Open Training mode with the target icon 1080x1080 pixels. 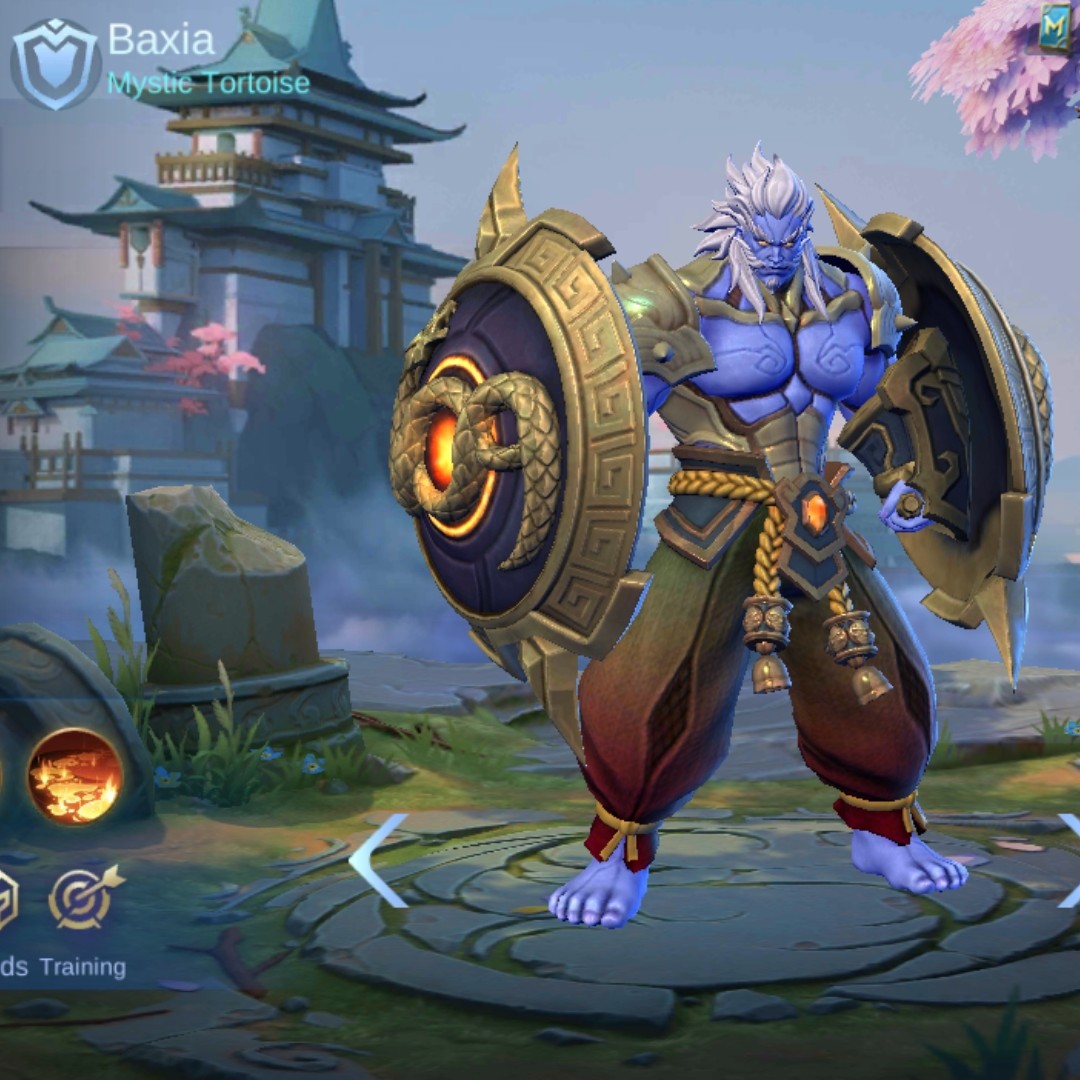tap(85, 897)
